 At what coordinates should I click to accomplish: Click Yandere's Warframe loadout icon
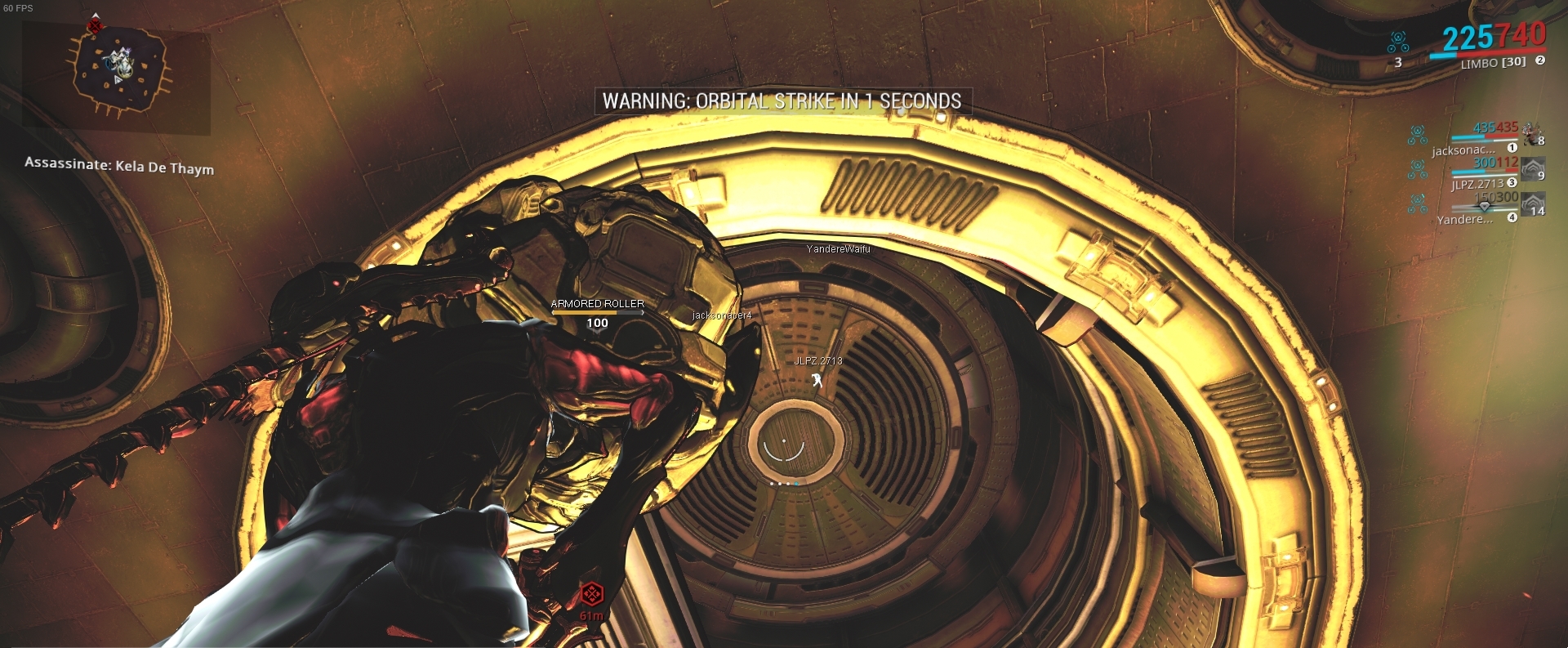click(1533, 205)
